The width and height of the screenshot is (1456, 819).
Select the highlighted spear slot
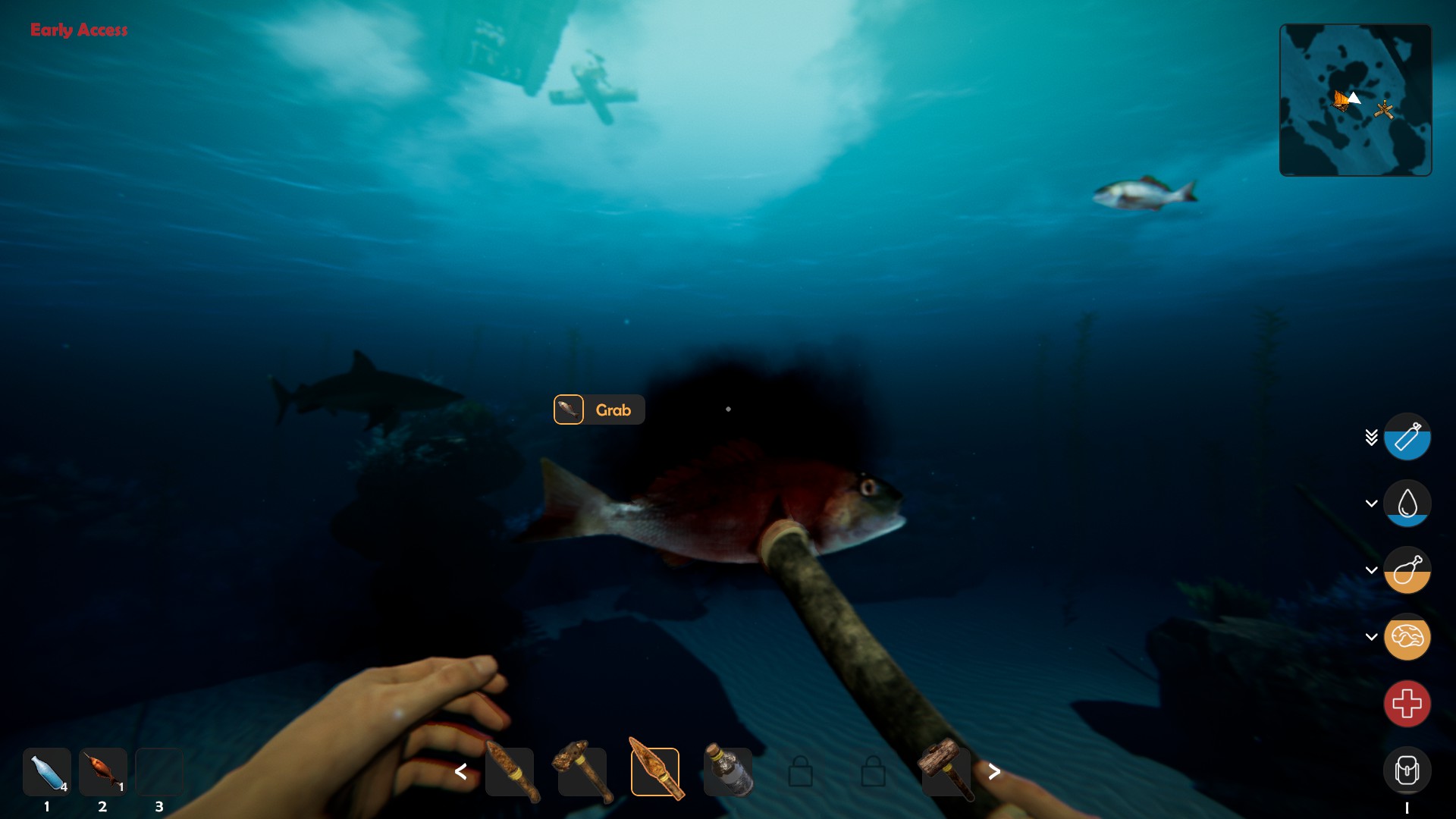[x=655, y=772]
